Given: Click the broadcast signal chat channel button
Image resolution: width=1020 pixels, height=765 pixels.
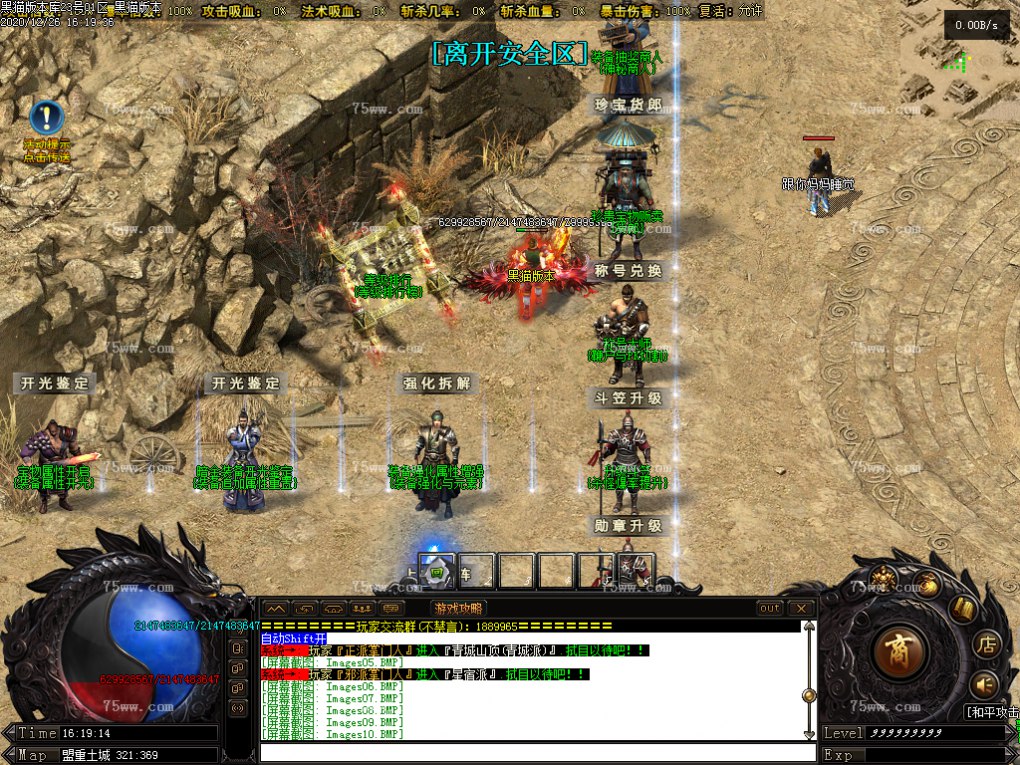Looking at the screenshot, I should 238,709.
